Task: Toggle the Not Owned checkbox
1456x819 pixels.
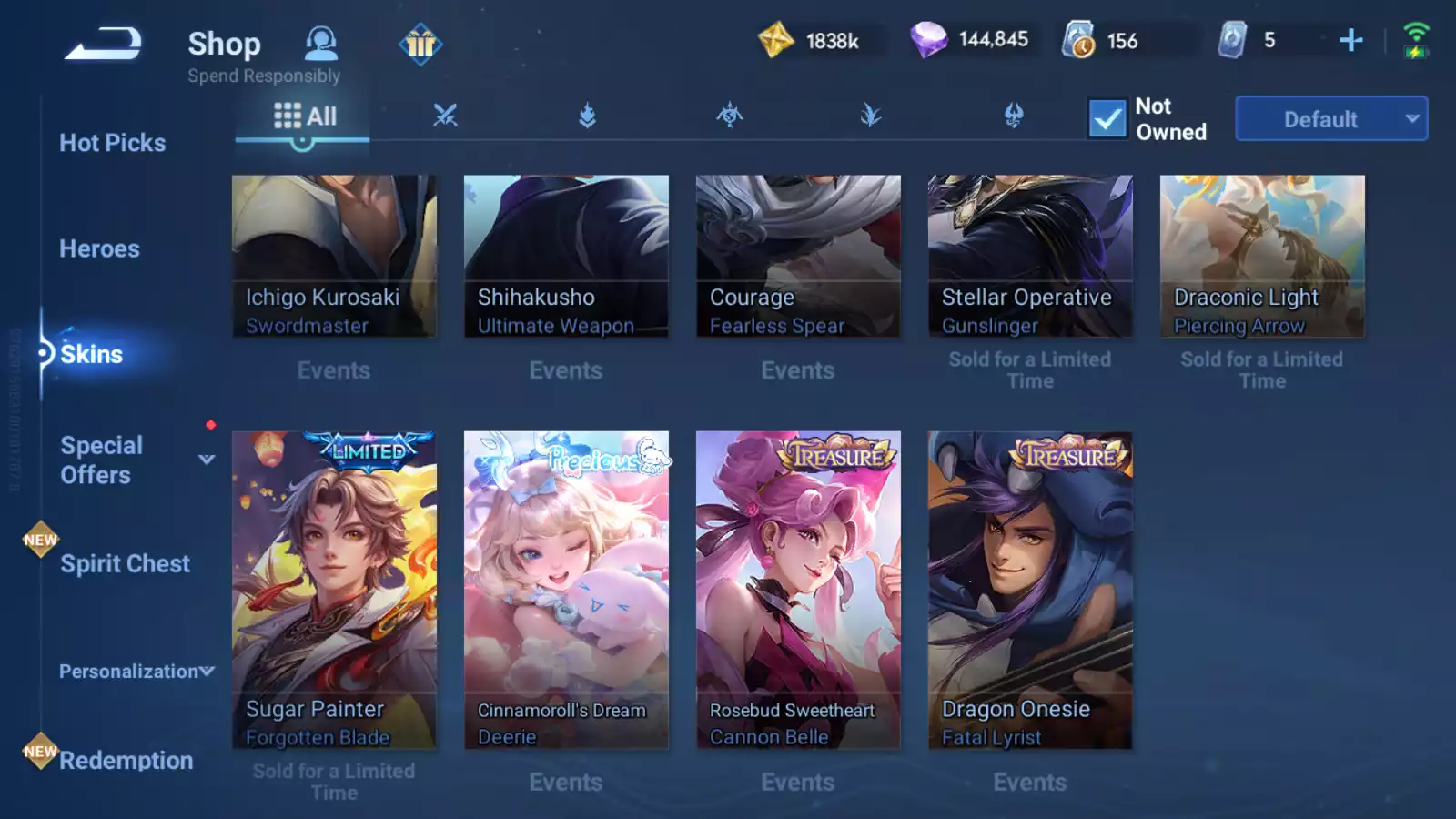Action: click(1107, 119)
